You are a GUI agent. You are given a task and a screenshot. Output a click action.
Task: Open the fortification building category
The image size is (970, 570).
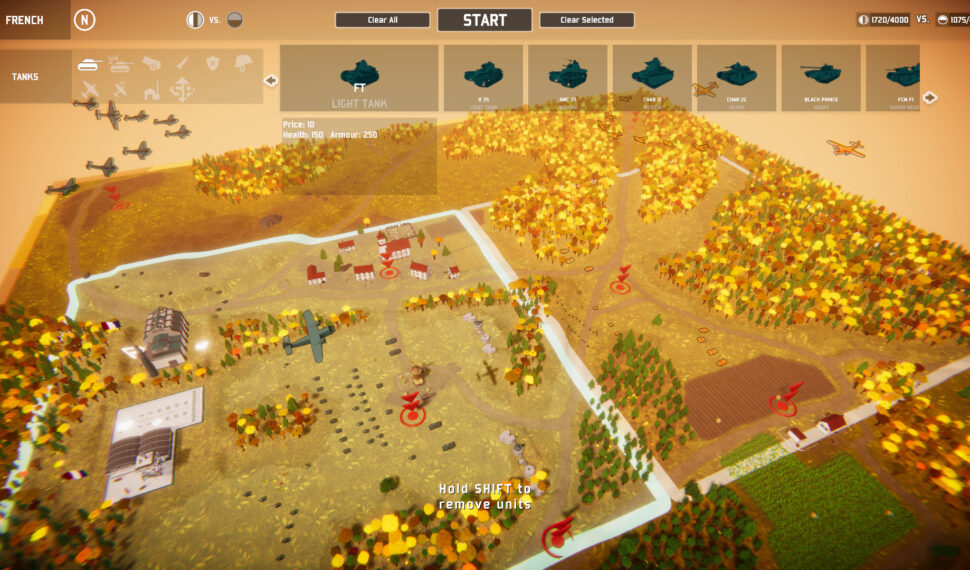coord(152,91)
